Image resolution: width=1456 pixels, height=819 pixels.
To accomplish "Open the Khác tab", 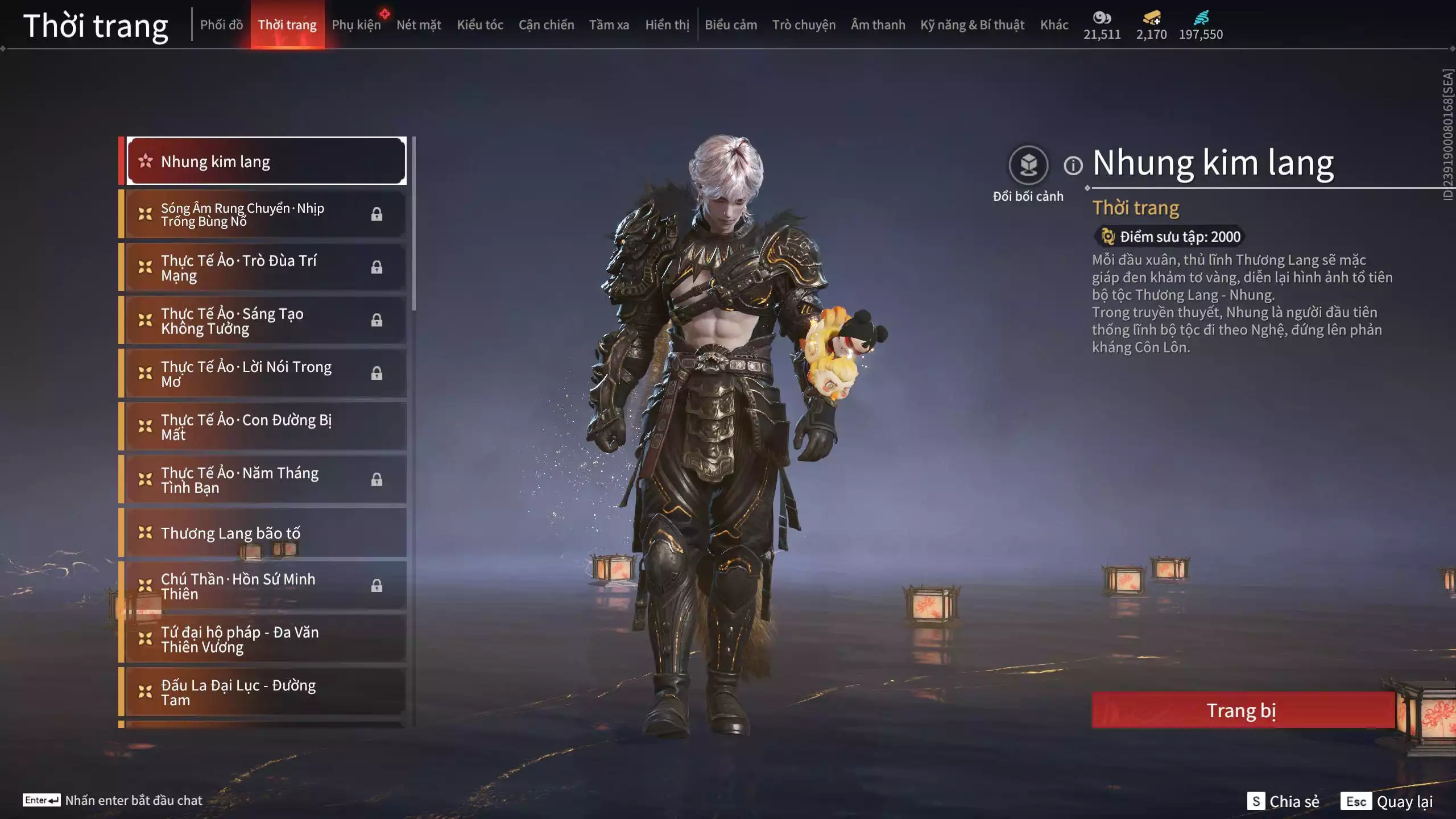I will (x=1054, y=25).
